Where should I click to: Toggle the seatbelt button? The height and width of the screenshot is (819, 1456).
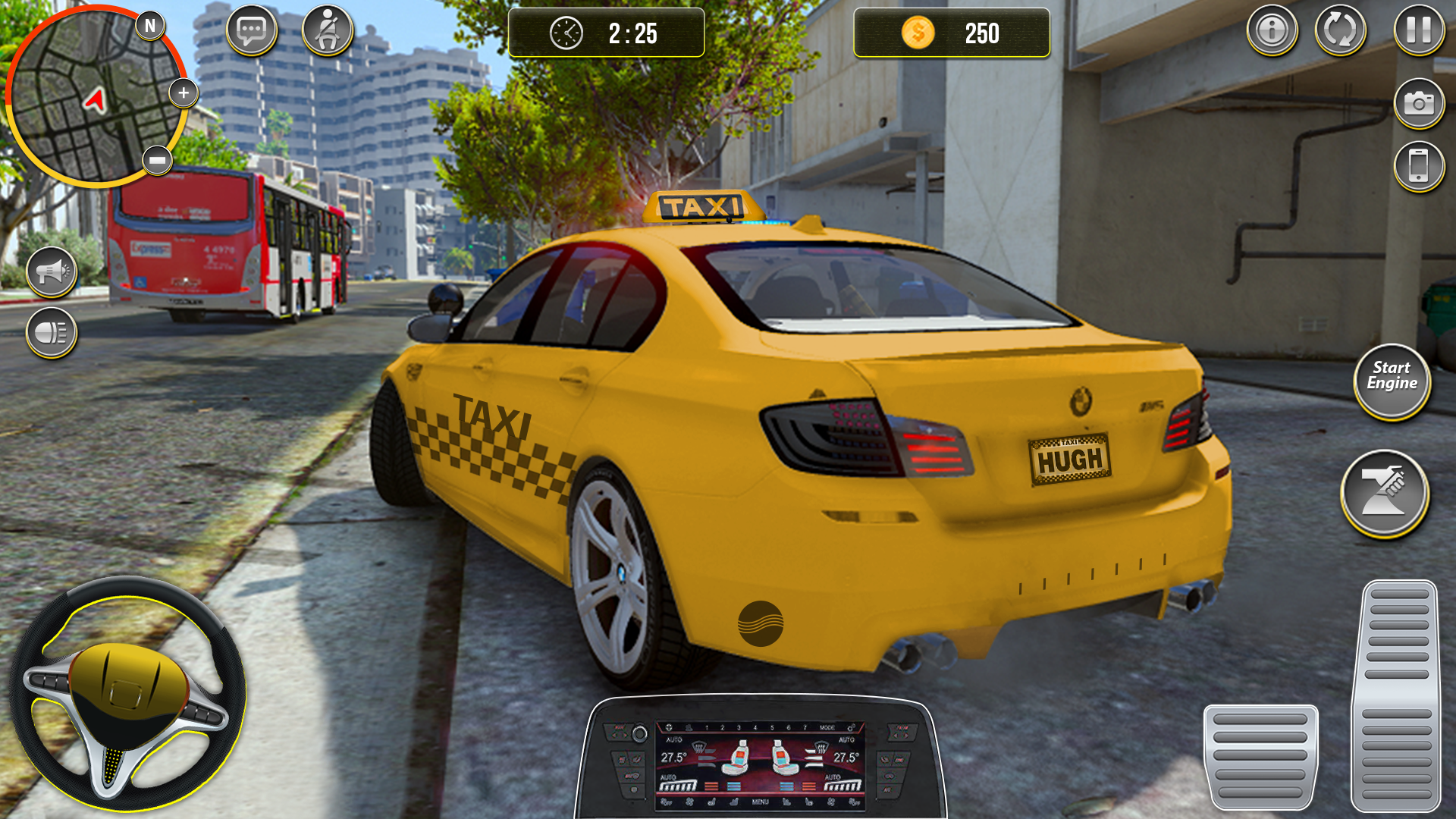click(328, 31)
